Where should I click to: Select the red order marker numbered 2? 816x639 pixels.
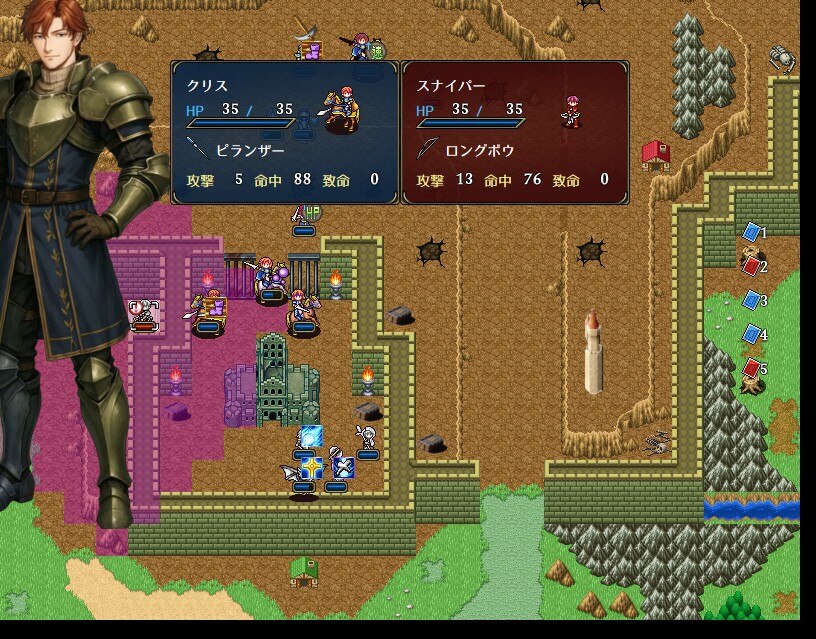click(752, 266)
